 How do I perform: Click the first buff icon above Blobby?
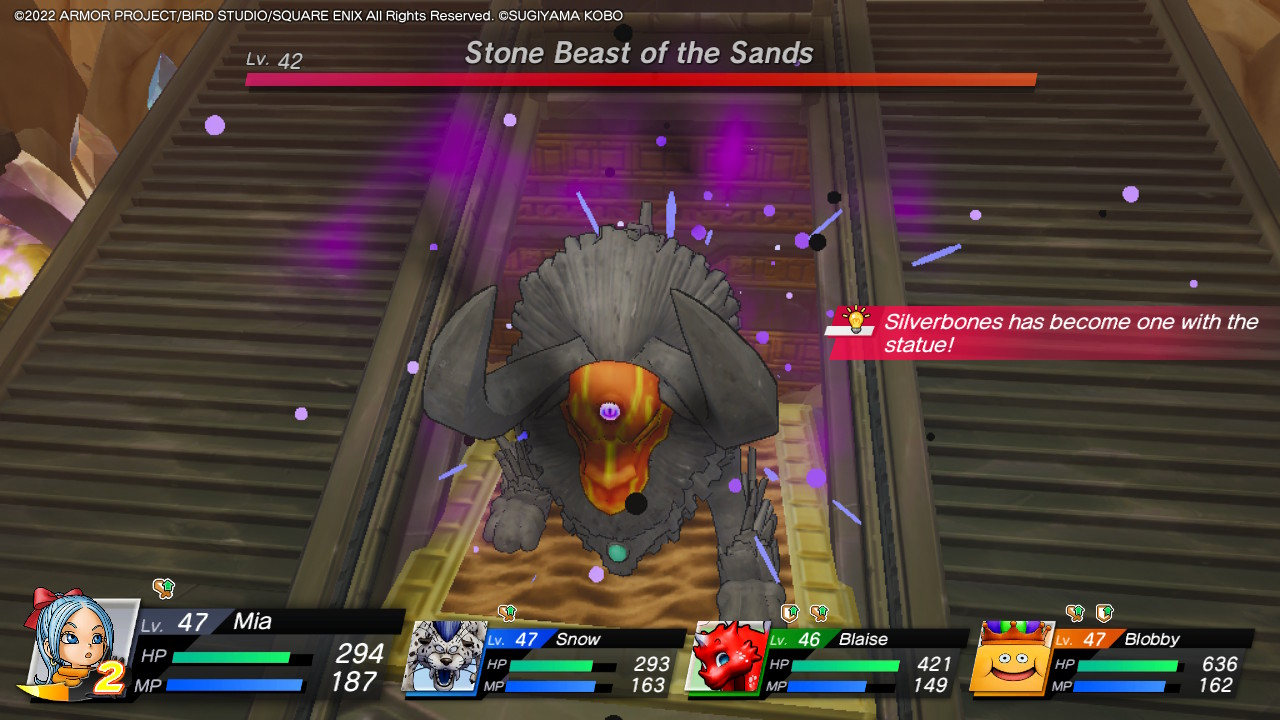coord(1075,611)
